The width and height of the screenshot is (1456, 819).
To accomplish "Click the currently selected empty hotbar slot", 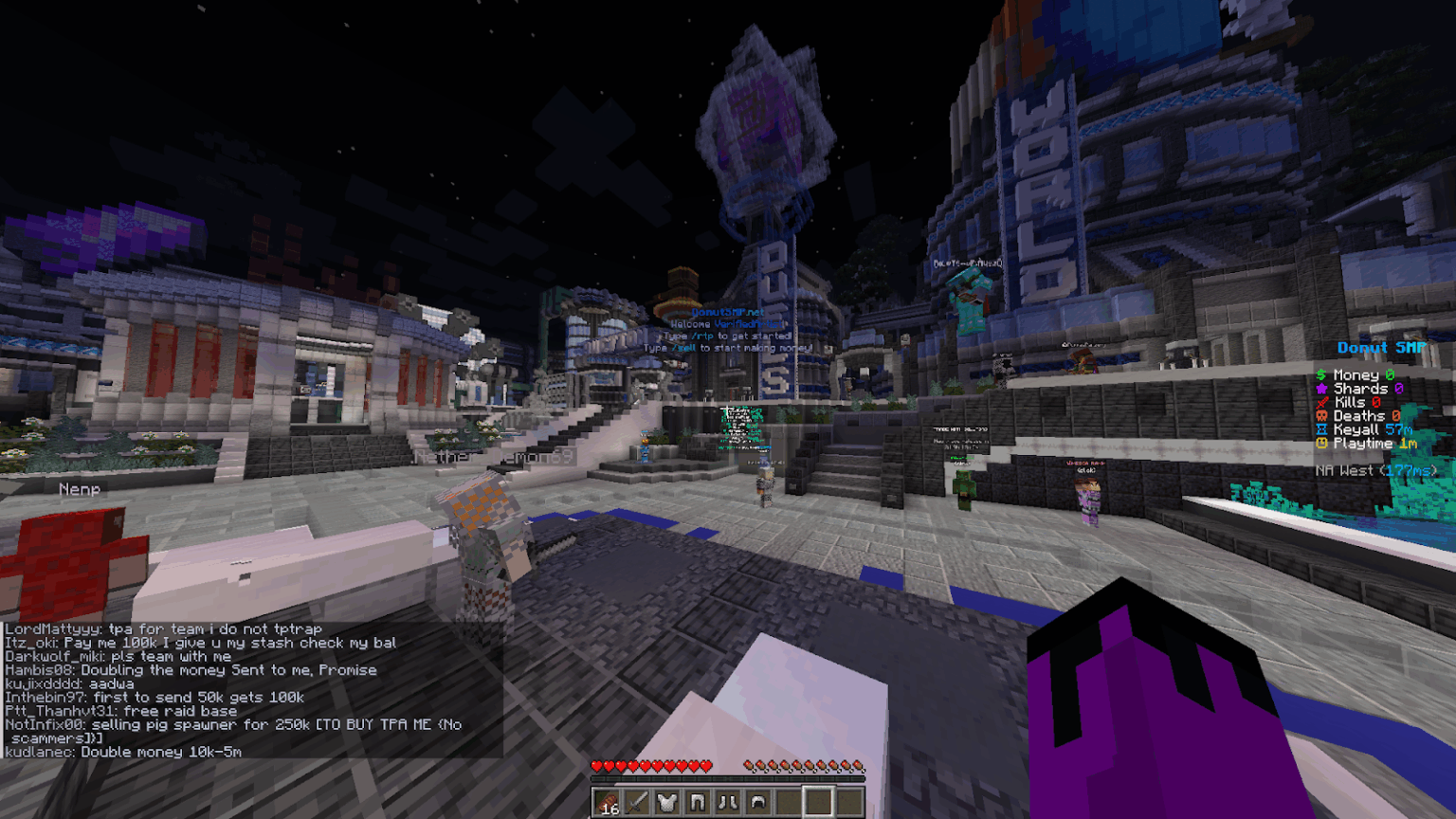I will pos(818,803).
